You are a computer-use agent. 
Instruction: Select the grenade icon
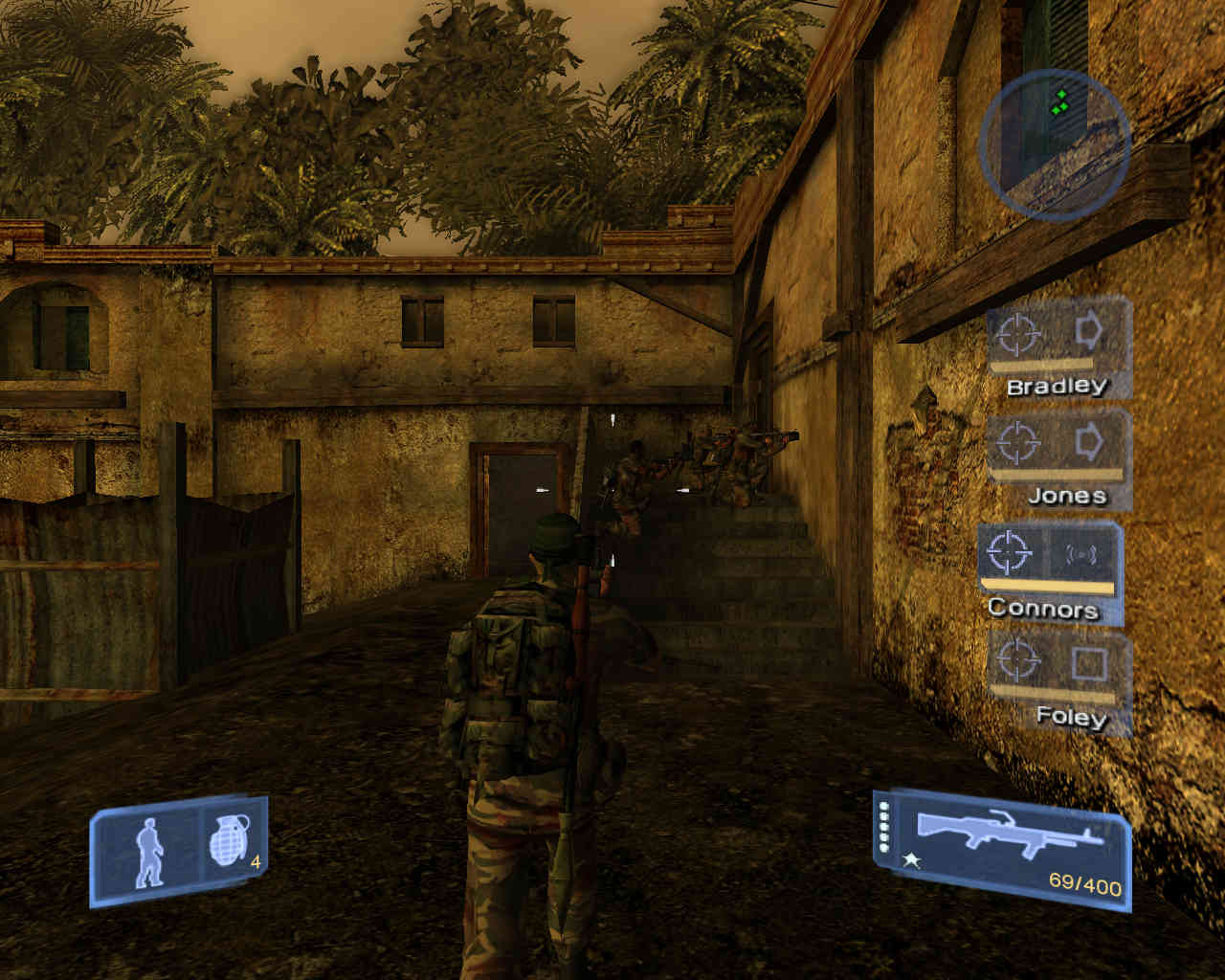tap(230, 843)
